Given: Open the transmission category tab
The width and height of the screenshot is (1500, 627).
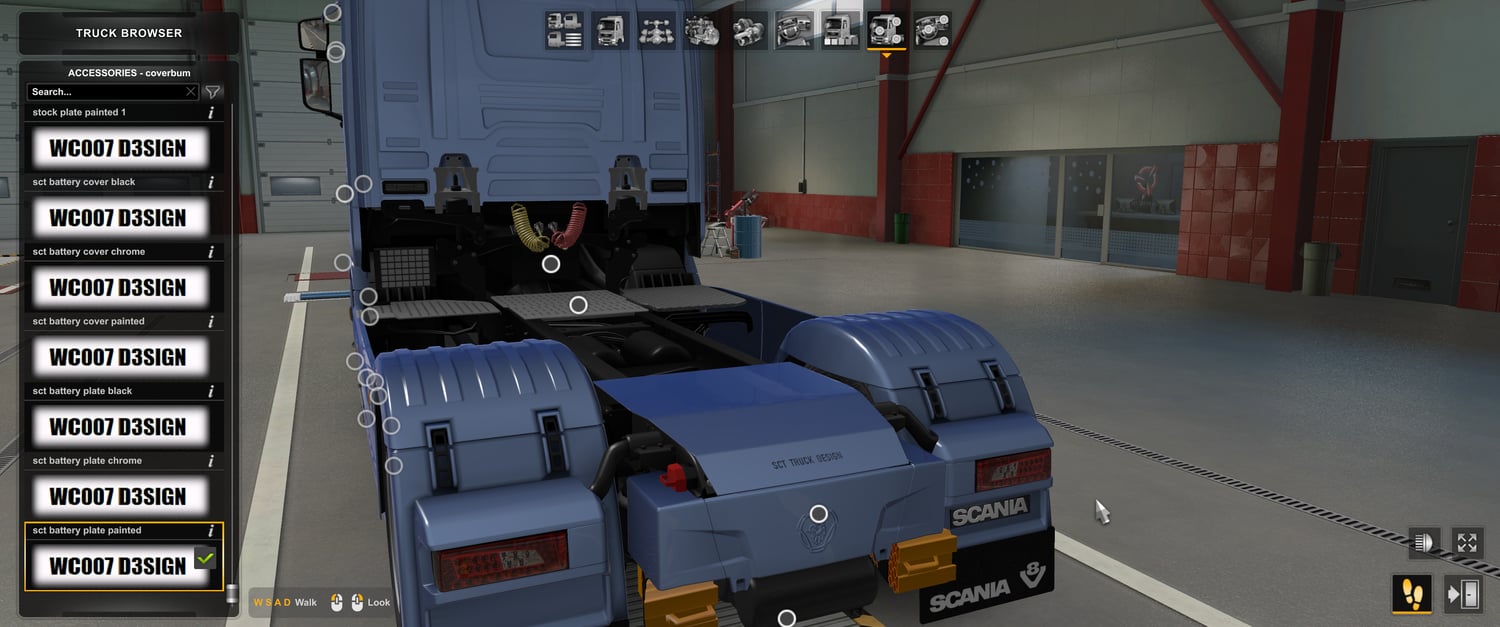Looking at the screenshot, I should click(748, 31).
